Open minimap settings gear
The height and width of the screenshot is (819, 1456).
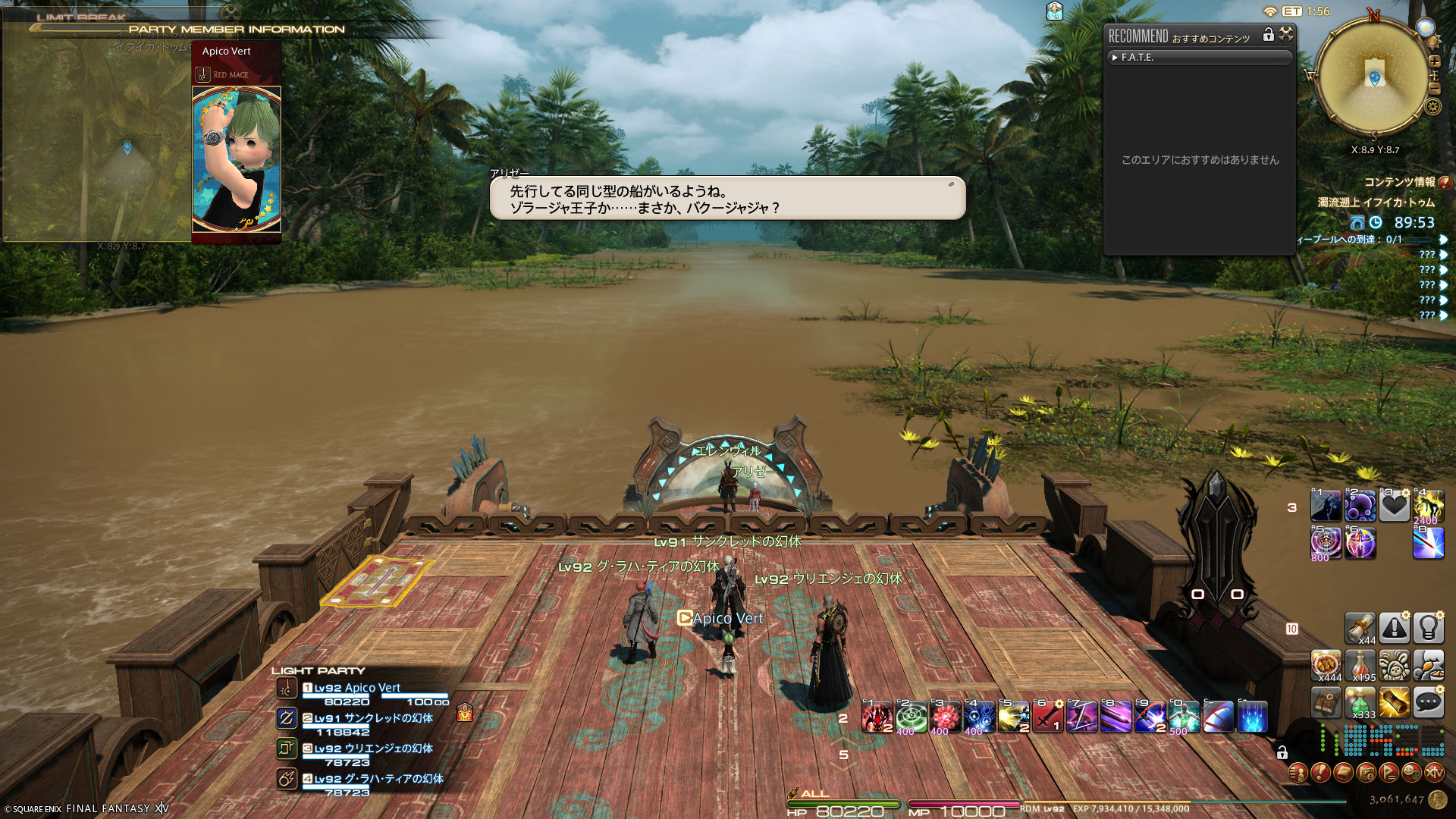[1432, 106]
